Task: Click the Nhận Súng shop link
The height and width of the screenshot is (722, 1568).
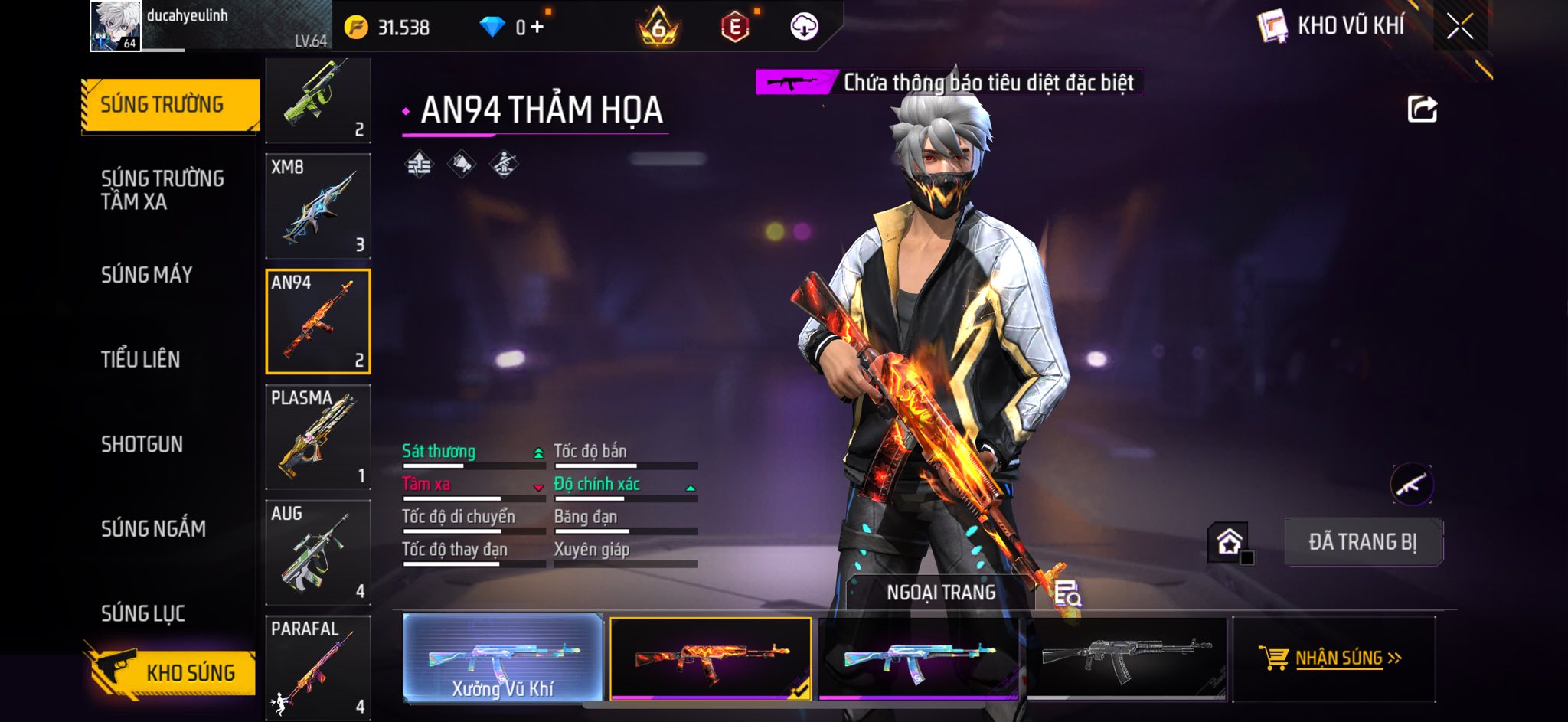Action: (1333, 658)
